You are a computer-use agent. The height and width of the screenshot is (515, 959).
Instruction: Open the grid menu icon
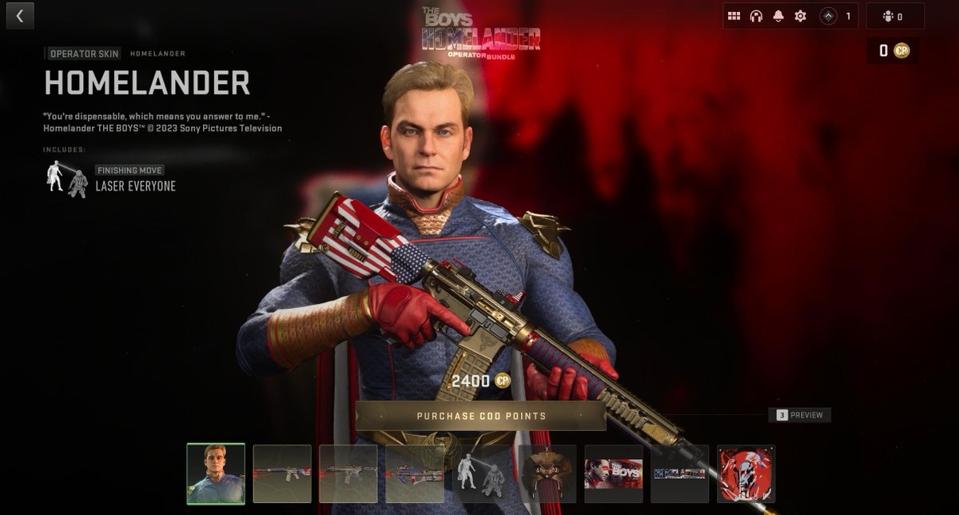click(734, 16)
